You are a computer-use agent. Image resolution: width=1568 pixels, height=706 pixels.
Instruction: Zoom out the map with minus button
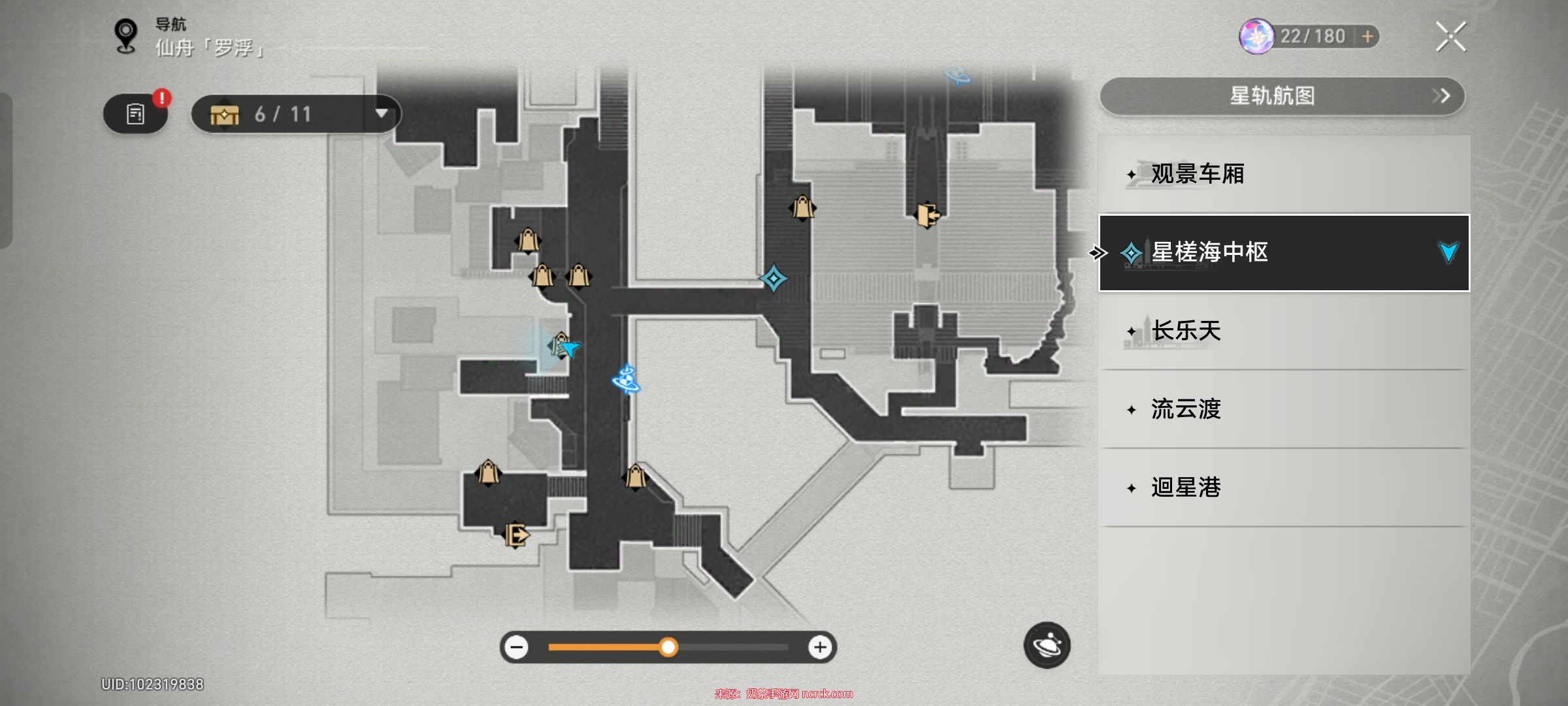517,647
